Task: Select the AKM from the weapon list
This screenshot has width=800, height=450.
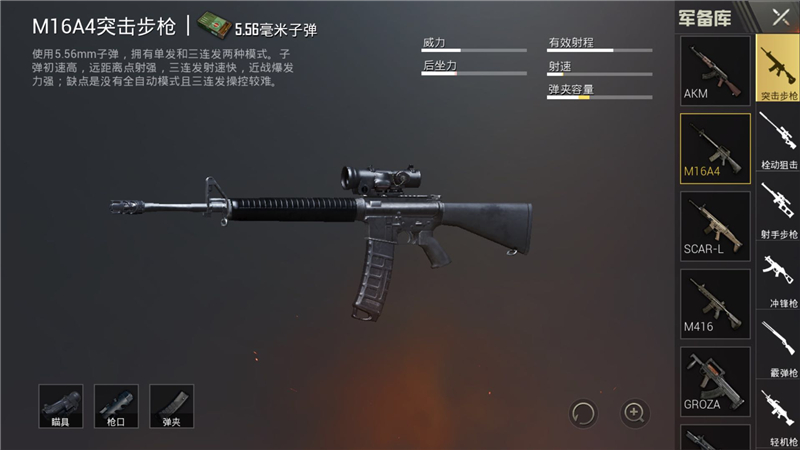Action: coord(714,70)
